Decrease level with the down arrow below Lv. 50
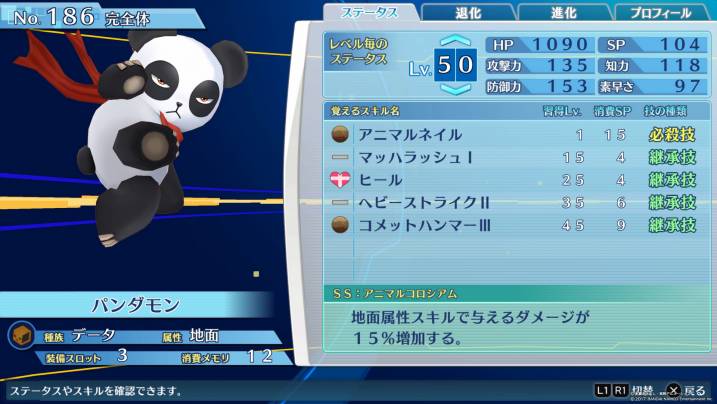Viewport: 717px width, 404px height. 455,90
